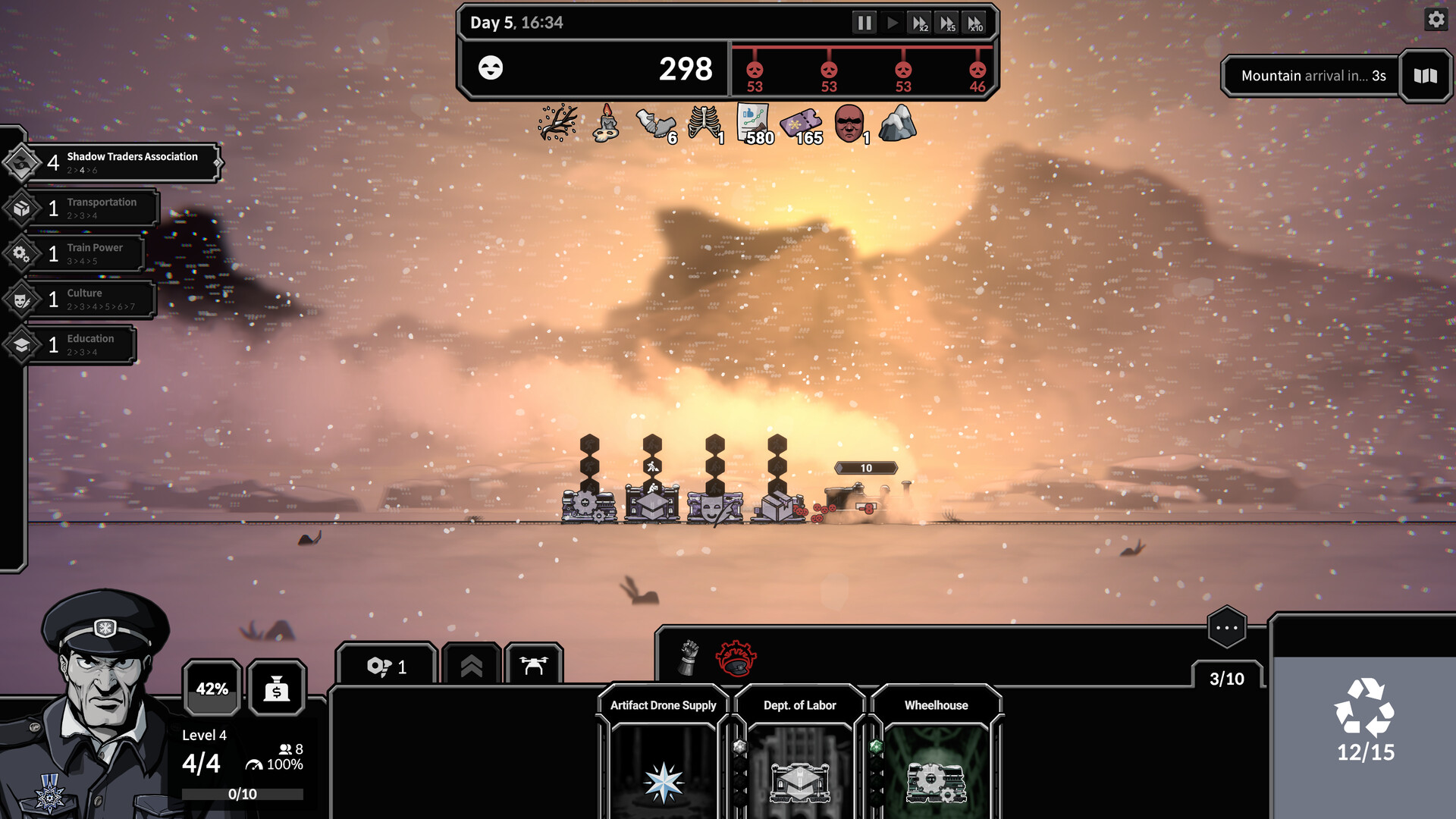1456x819 pixels.
Task: Click the red mask resource icon
Action: coord(849,123)
